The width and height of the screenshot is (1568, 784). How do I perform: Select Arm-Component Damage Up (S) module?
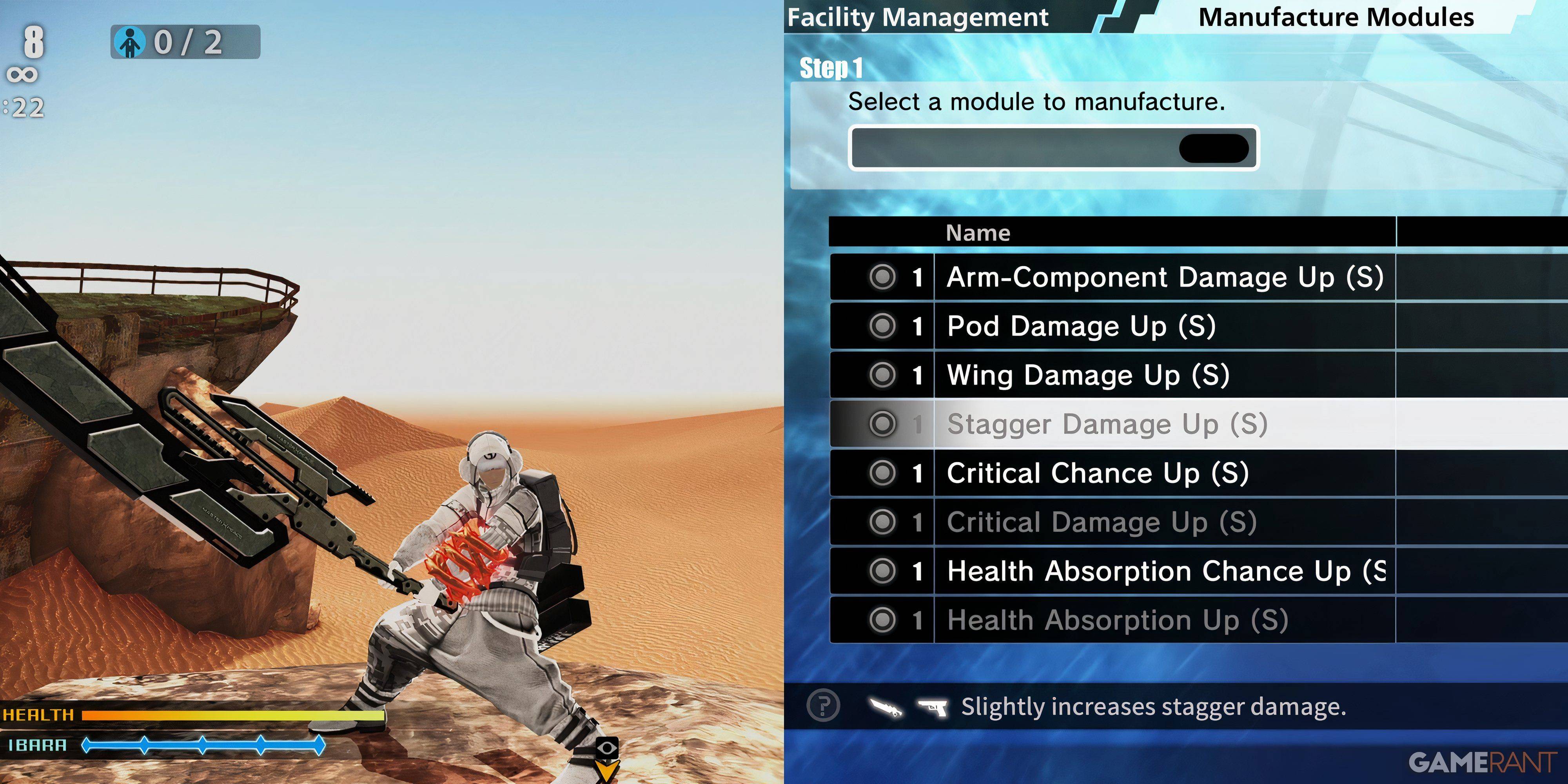1164,278
